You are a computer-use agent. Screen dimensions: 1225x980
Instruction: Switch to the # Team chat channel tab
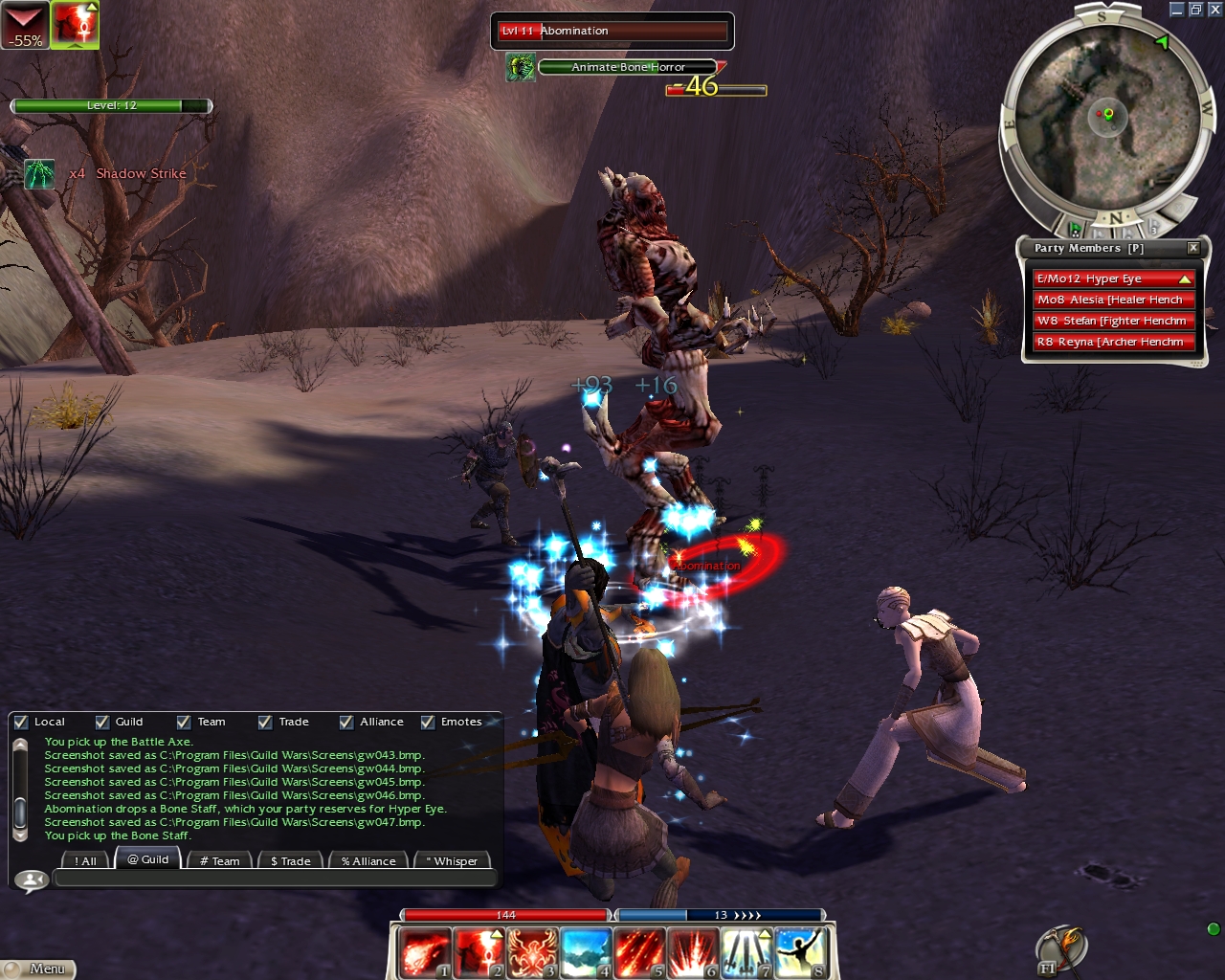click(x=219, y=861)
